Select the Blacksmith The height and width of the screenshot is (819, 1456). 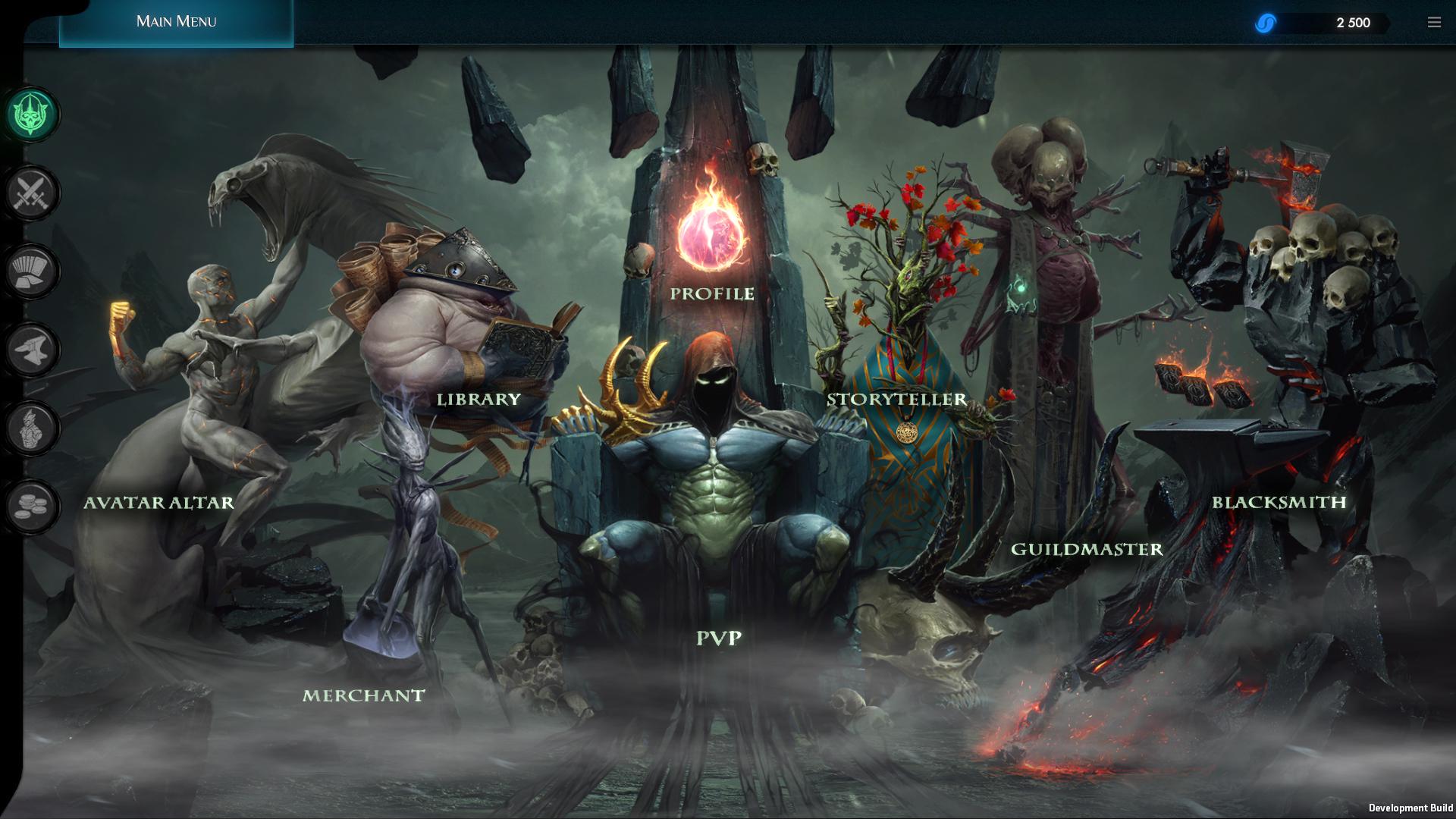coord(1279,502)
